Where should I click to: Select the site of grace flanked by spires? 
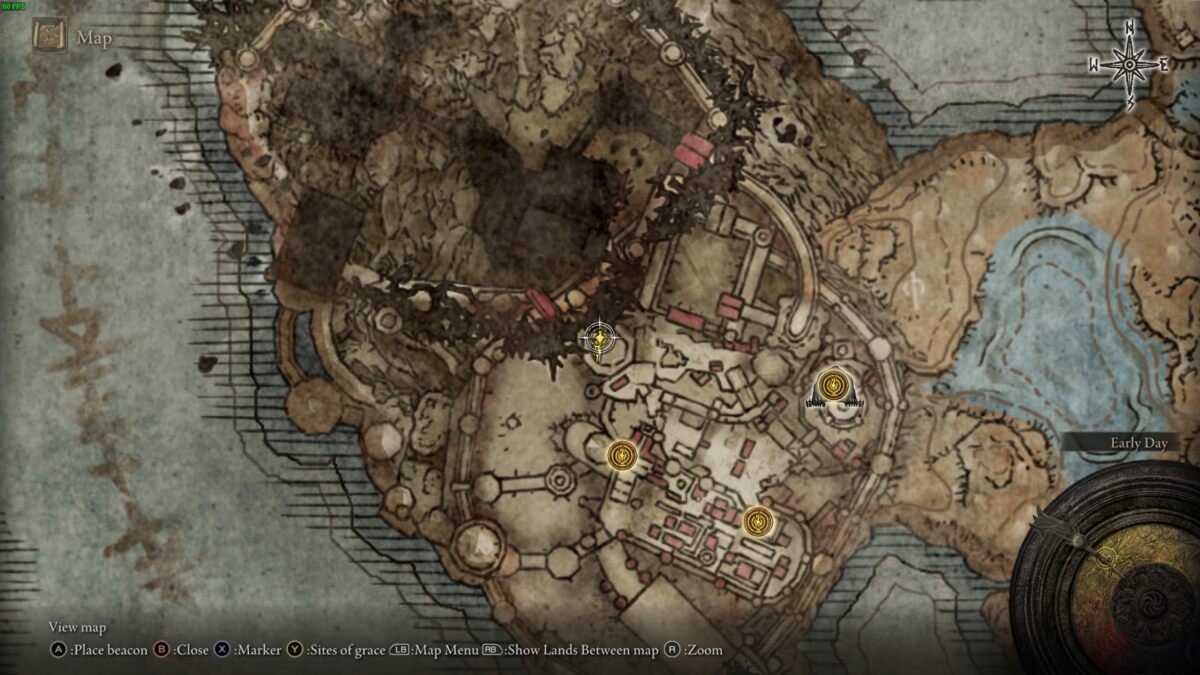pyautogui.click(x=833, y=386)
